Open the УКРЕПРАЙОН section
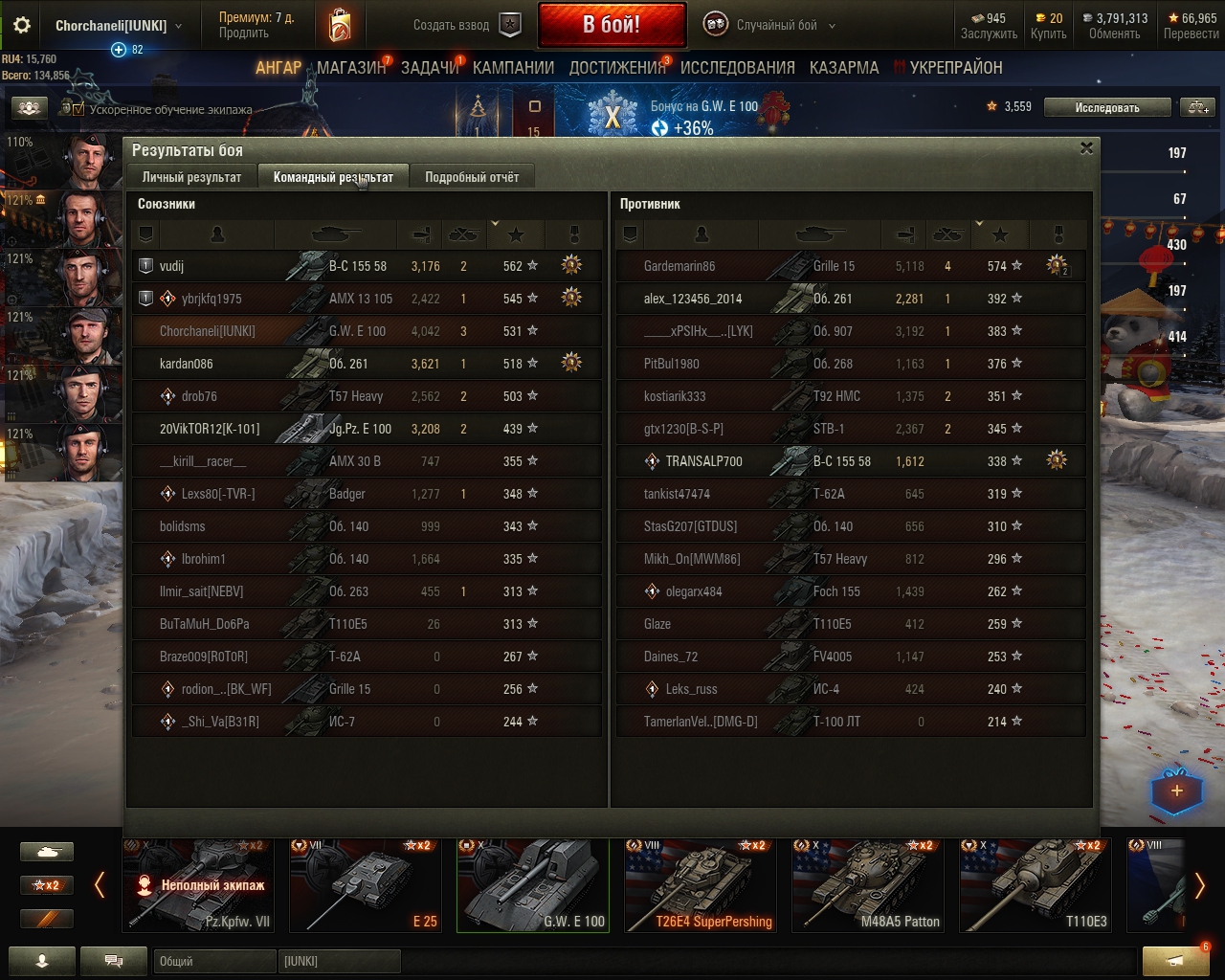 tap(955, 68)
